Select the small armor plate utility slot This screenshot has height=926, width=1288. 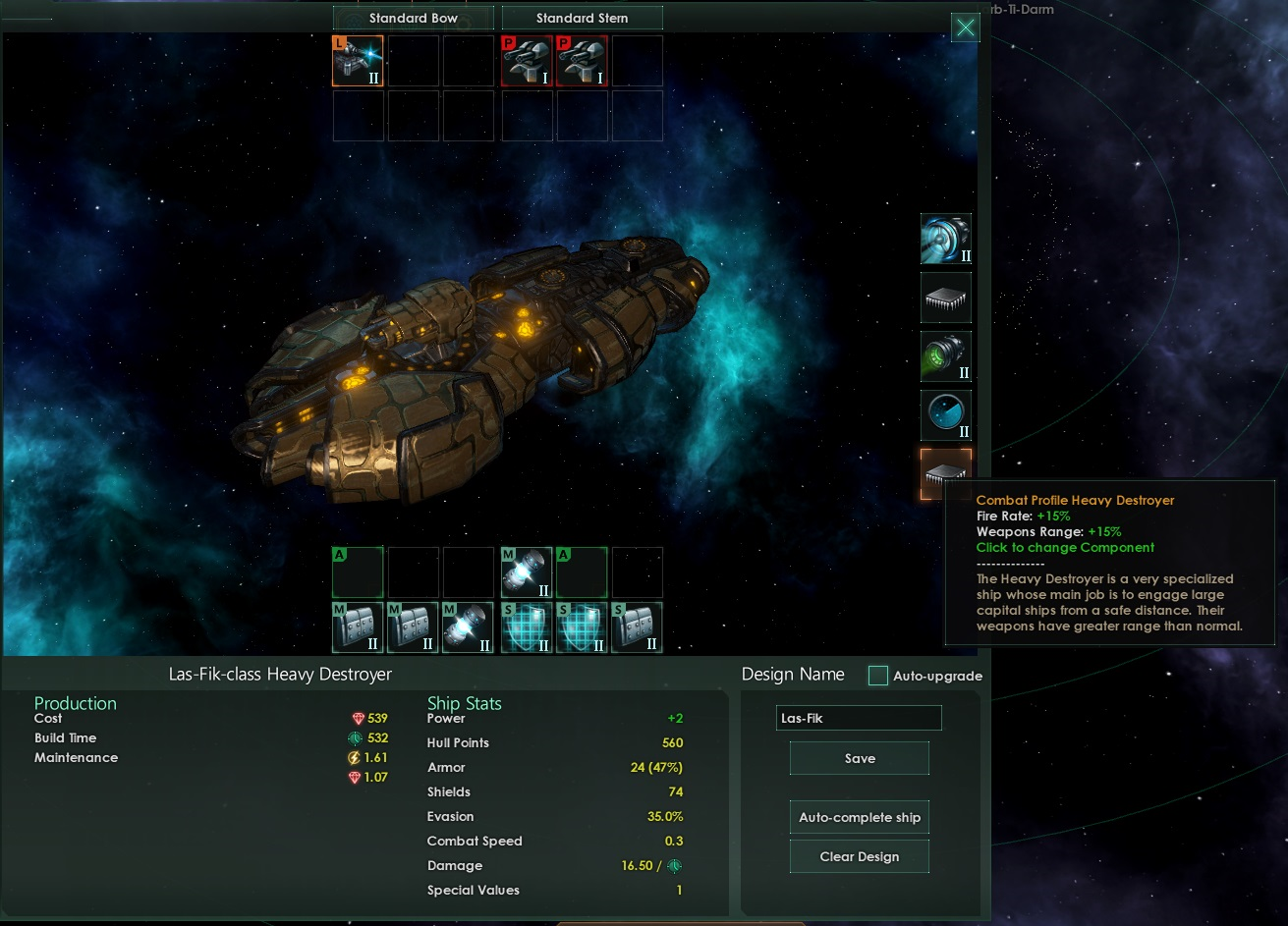point(637,627)
